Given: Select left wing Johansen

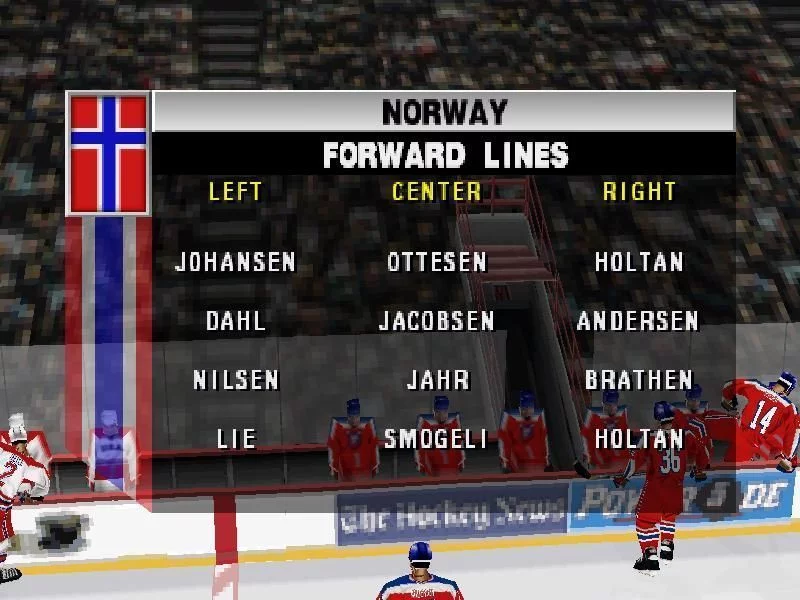Looking at the screenshot, I should pos(235,262).
